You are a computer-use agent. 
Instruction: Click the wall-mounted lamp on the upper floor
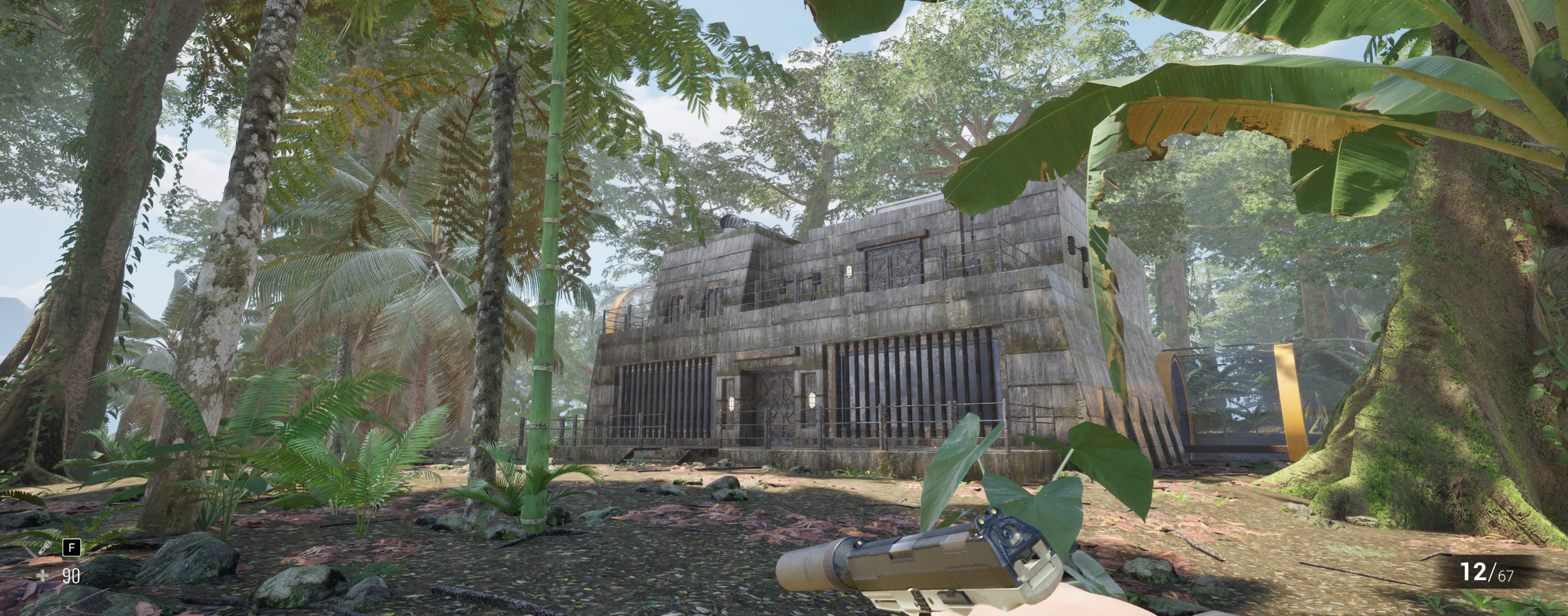pyautogui.click(x=849, y=271)
